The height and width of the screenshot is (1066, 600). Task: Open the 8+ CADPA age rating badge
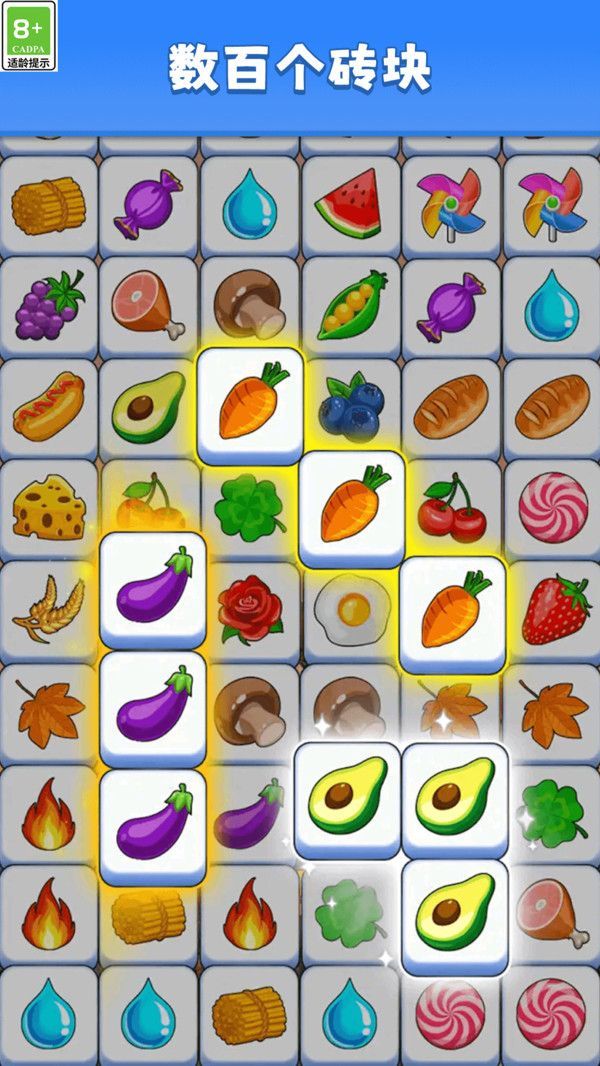pyautogui.click(x=30, y=36)
